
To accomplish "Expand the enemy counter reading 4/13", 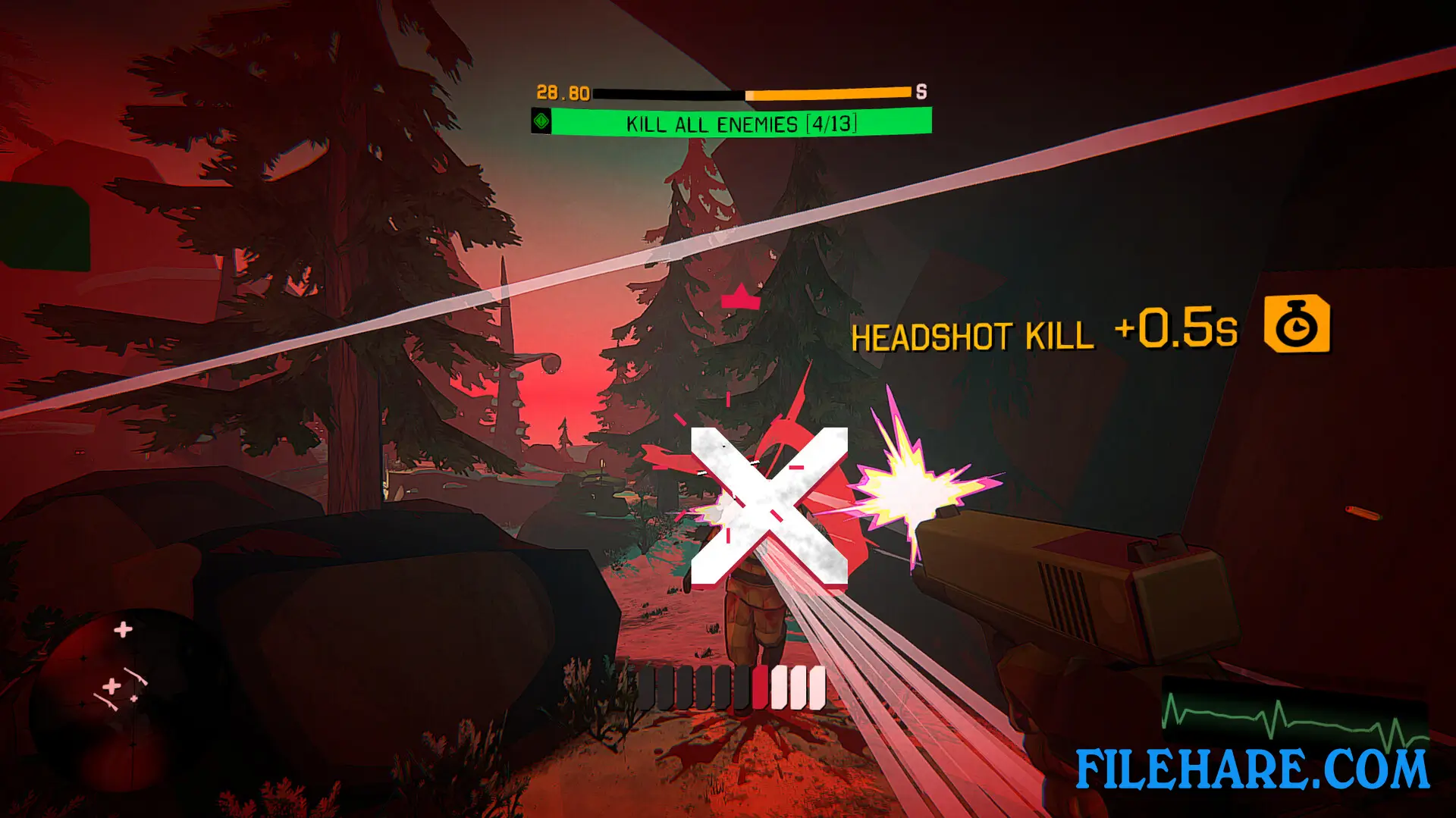I will (833, 123).
